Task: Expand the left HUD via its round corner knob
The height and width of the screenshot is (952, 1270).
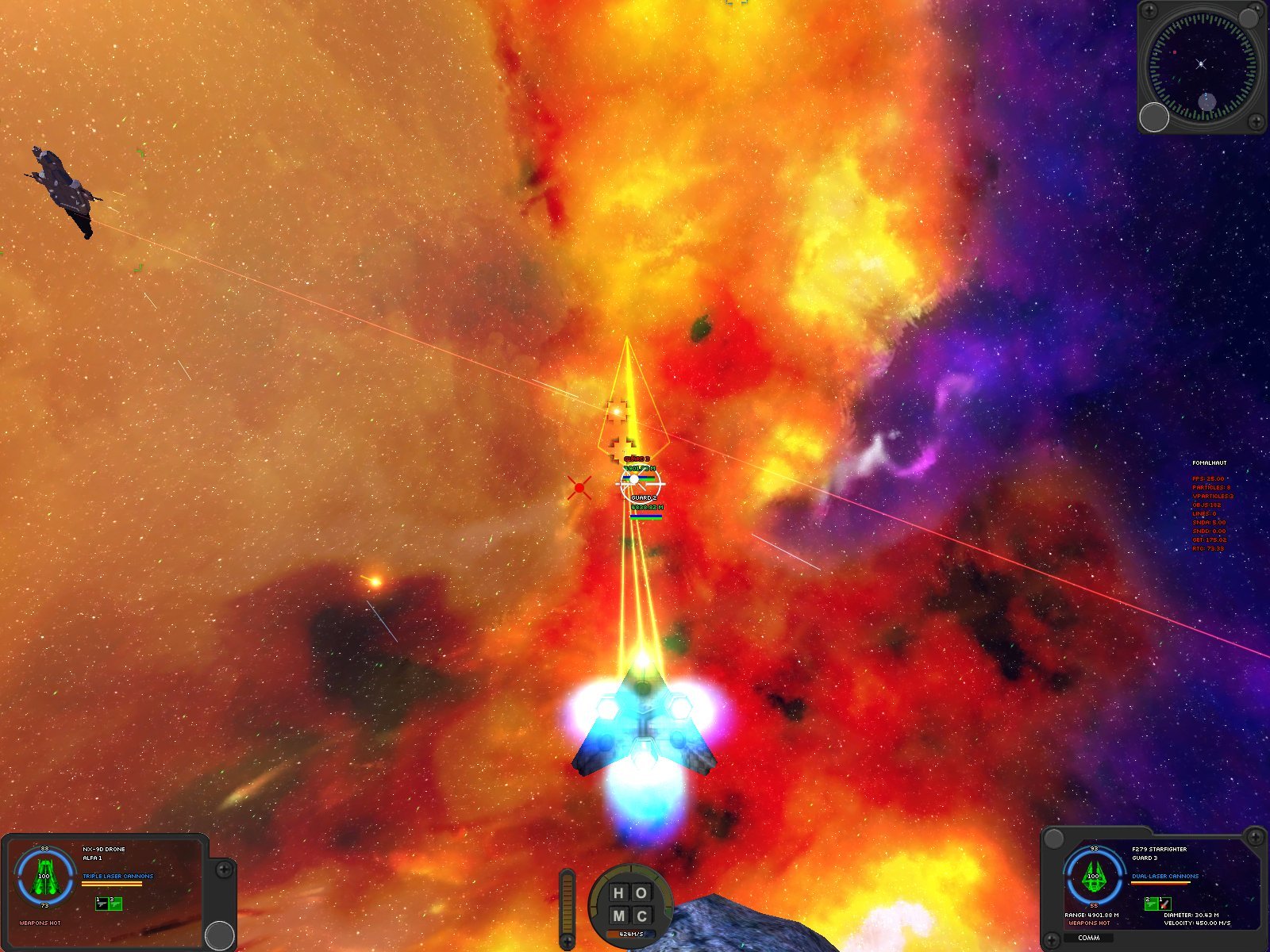Action: pos(218,934)
